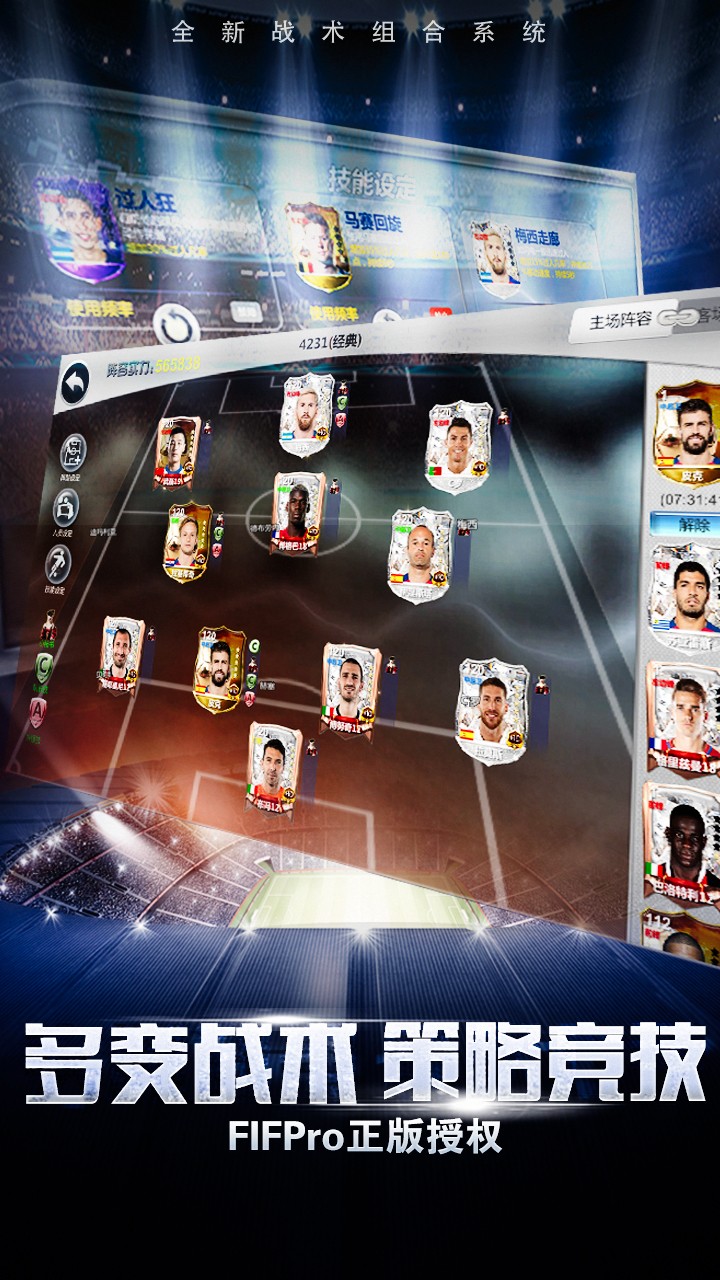Image resolution: width=720 pixels, height=1280 pixels.
Task: Switch to the 主场阵容 tab
Action: click(620, 320)
